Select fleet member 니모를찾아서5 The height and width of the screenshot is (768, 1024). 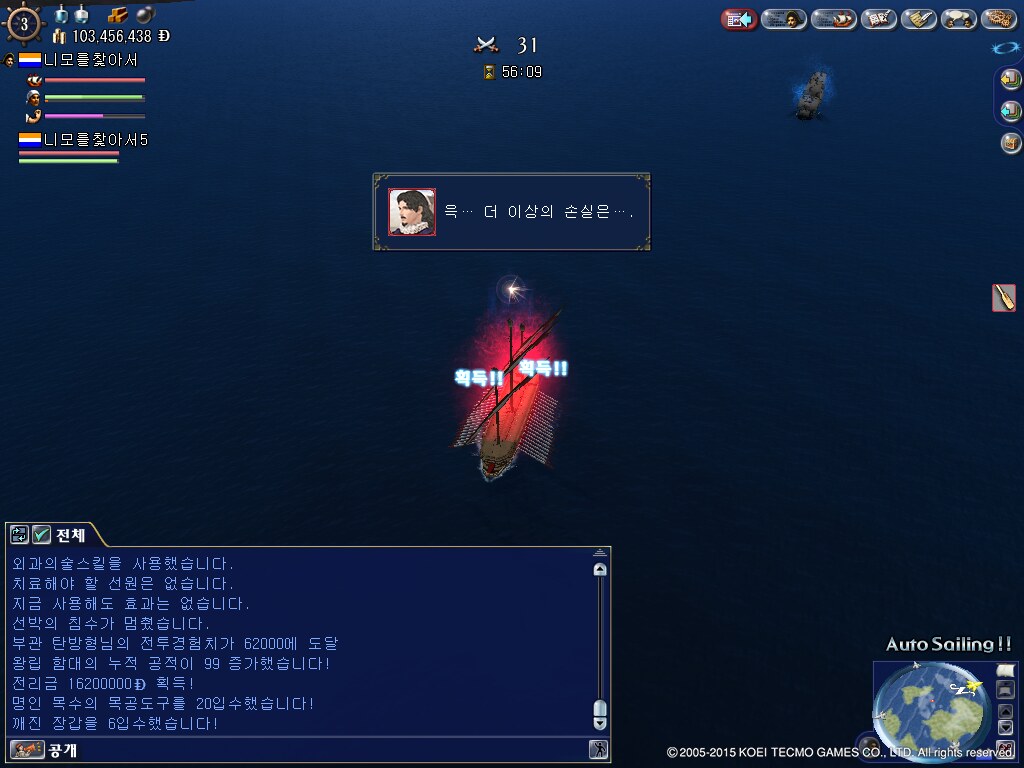pyautogui.click(x=95, y=140)
